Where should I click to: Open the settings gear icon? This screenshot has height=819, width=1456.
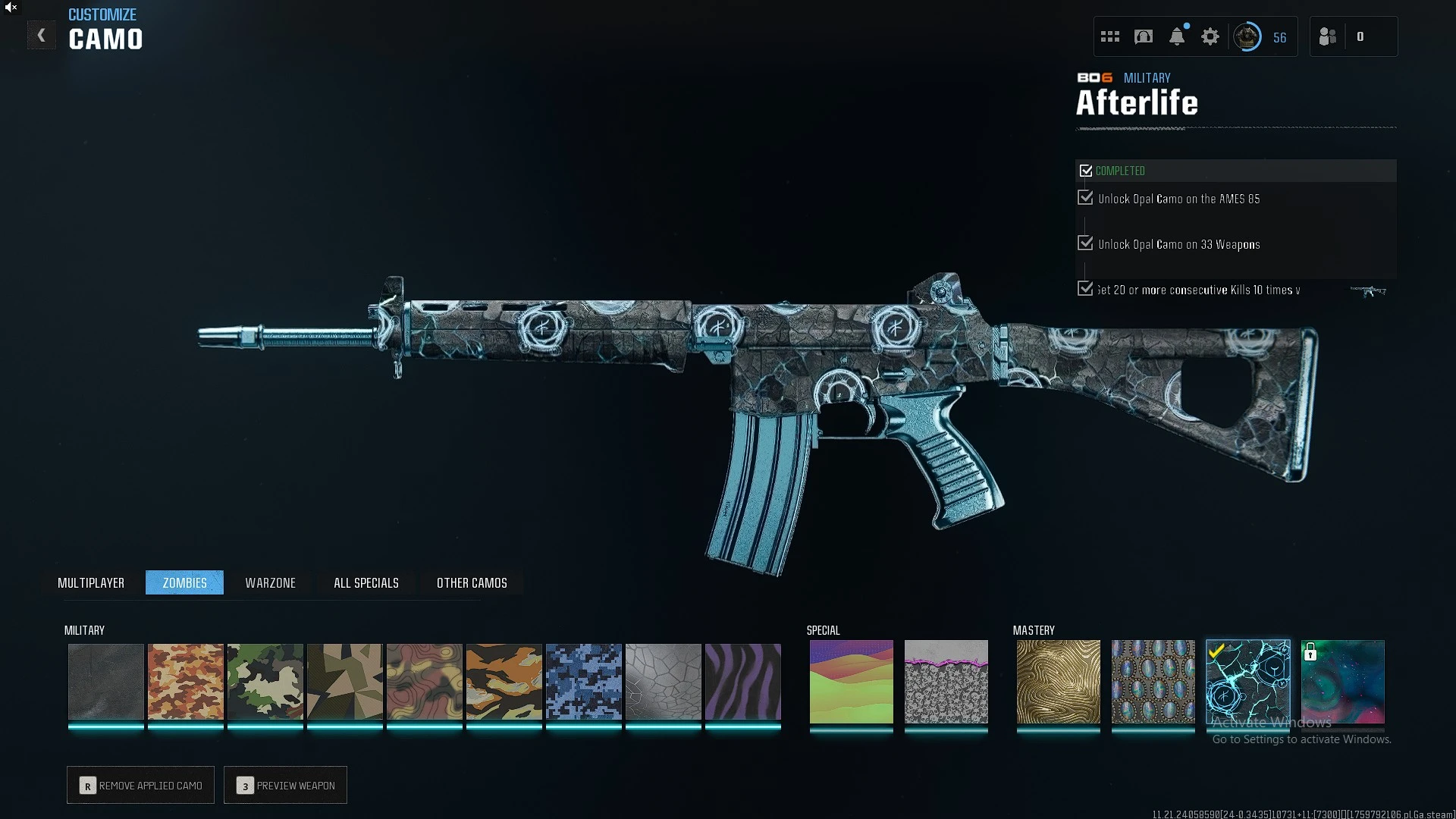coord(1210,36)
